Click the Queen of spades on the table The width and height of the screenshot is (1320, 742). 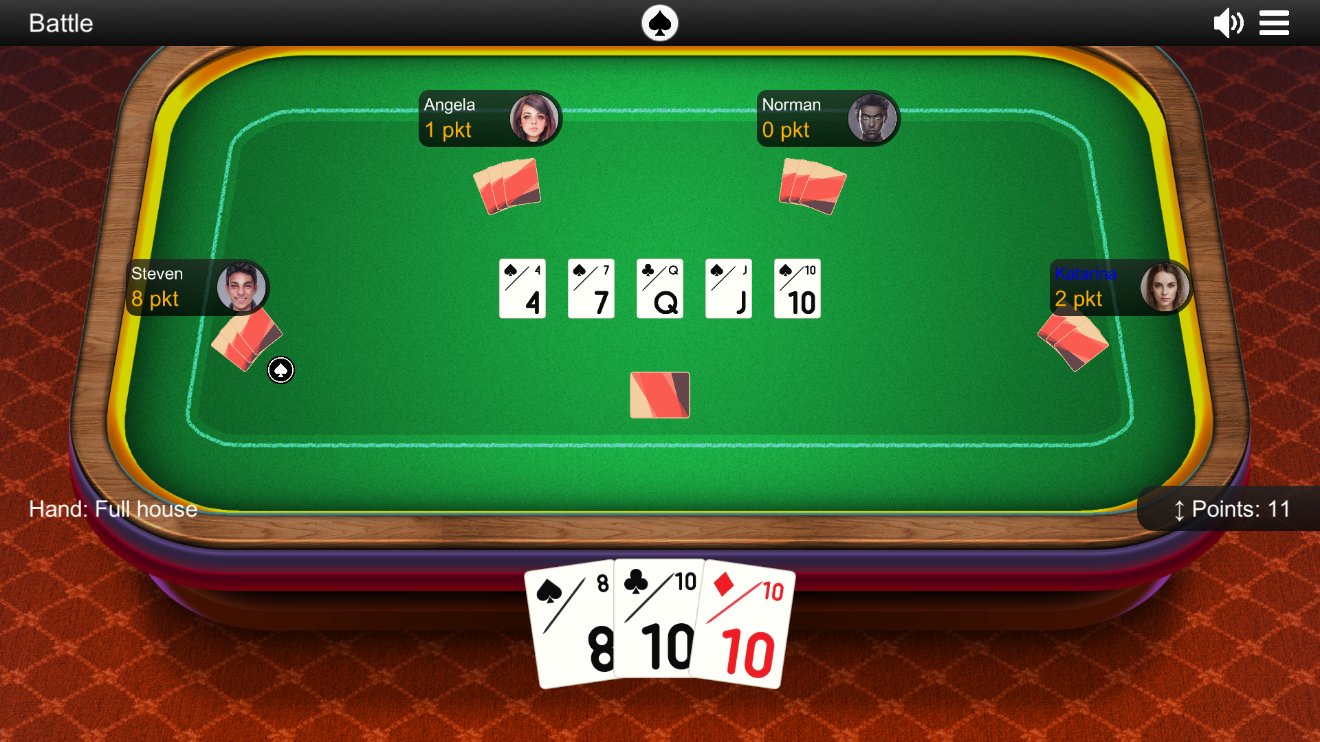(659, 288)
